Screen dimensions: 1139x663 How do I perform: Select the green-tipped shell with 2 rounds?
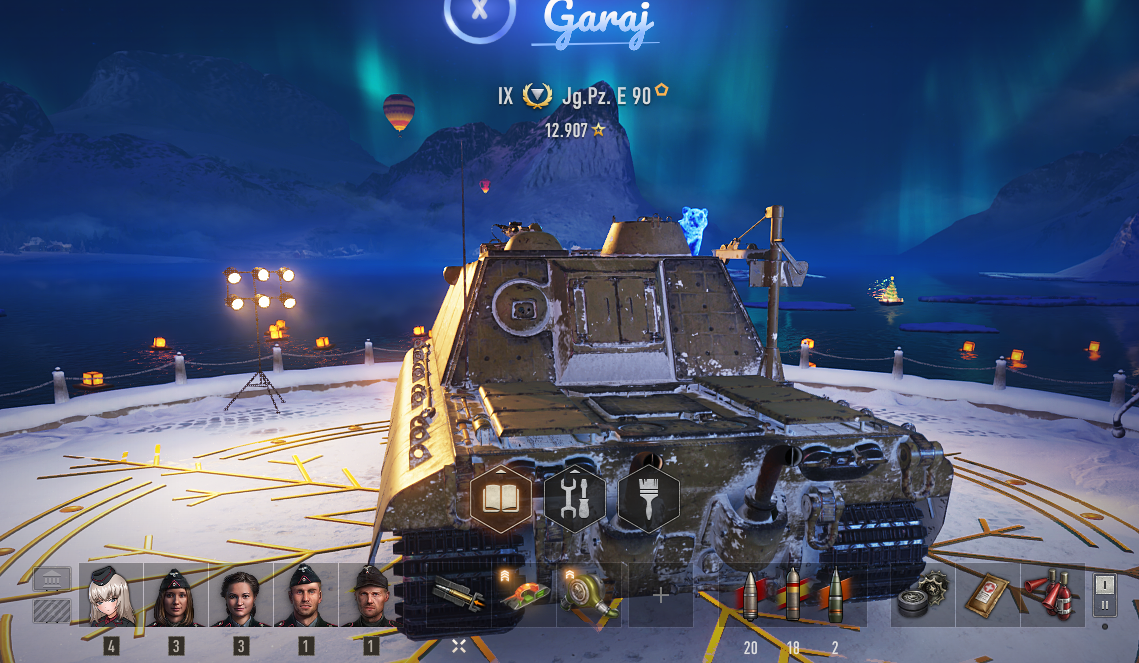click(x=835, y=595)
